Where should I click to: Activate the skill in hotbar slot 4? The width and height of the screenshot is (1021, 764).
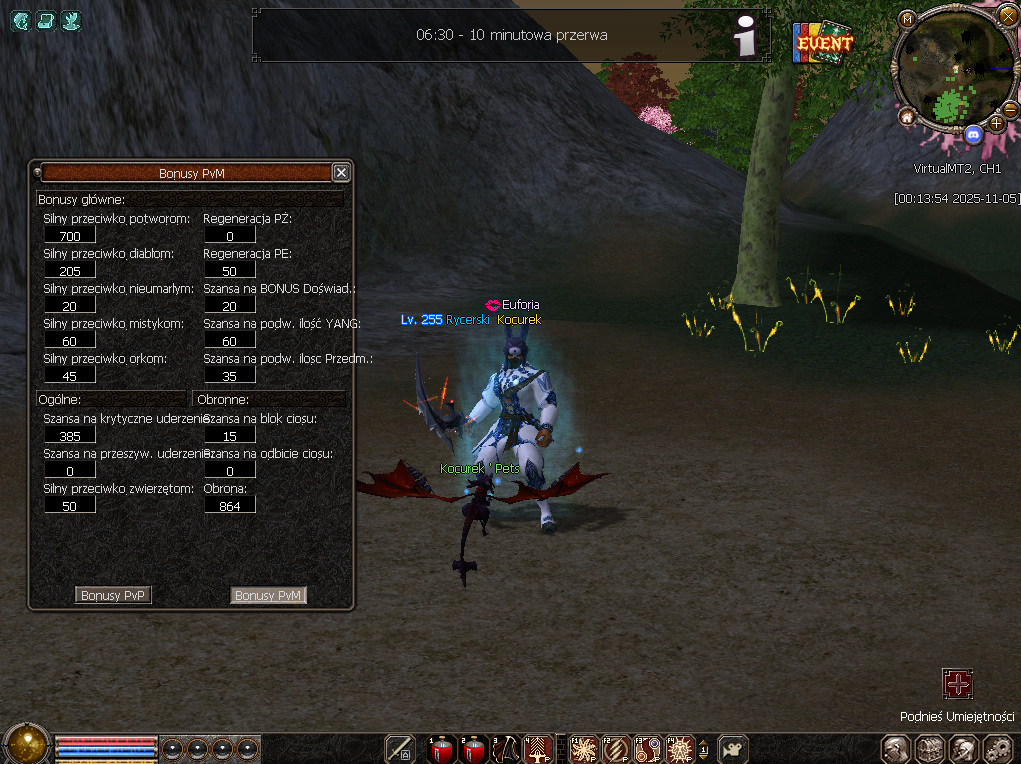point(537,749)
